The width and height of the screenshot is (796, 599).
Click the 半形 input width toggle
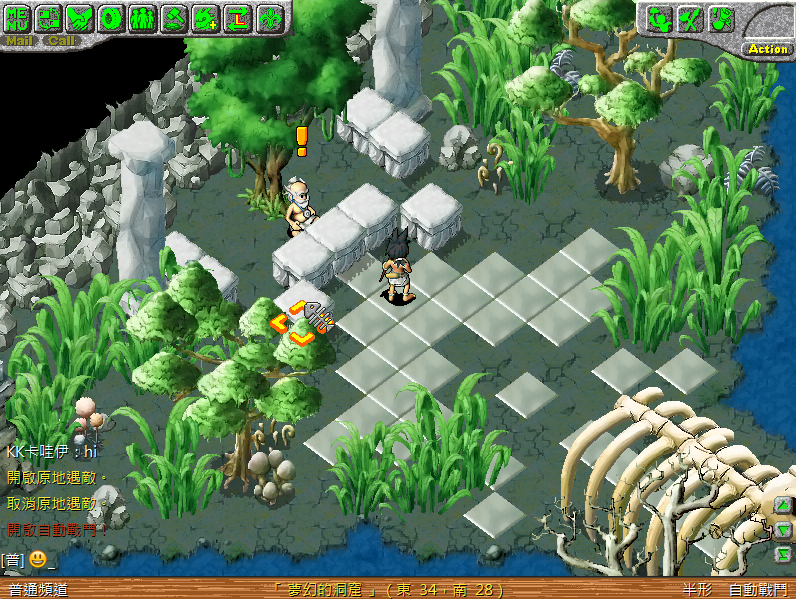697,590
